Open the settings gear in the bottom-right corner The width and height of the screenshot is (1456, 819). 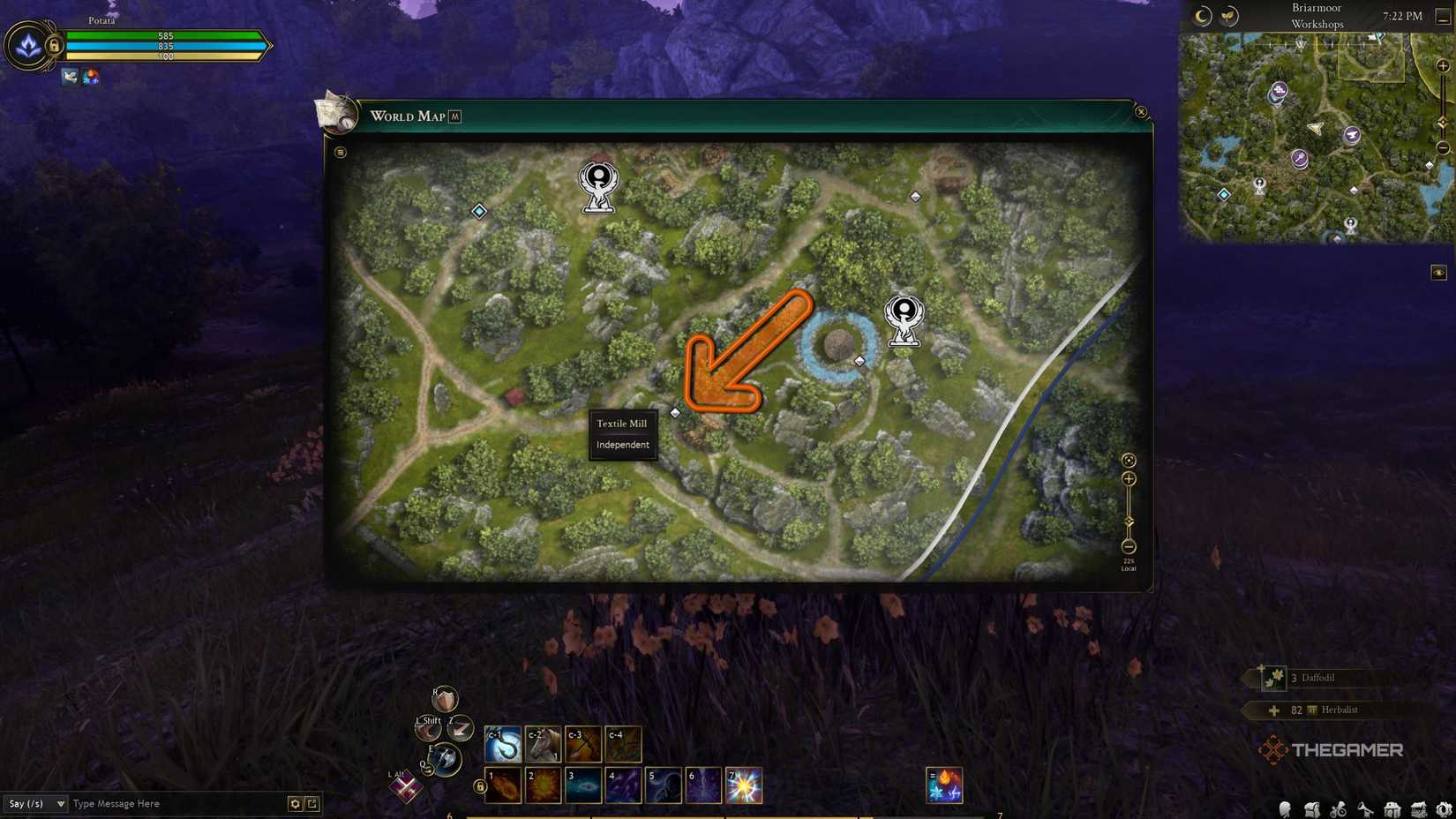click(1445, 808)
